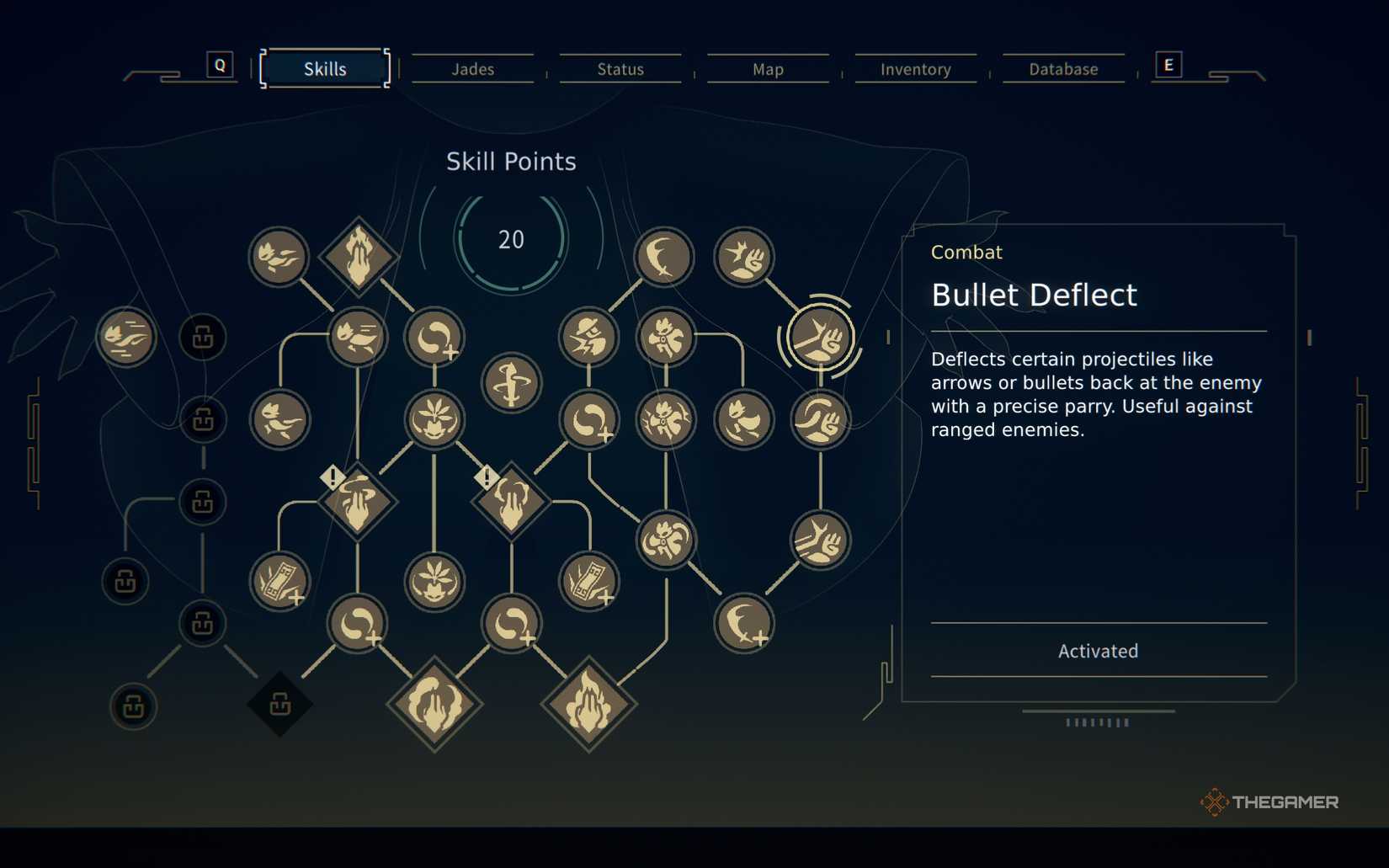The height and width of the screenshot is (868, 1389).
Task: Select the highlighted Bullet Deflect skill node
Action: [821, 337]
